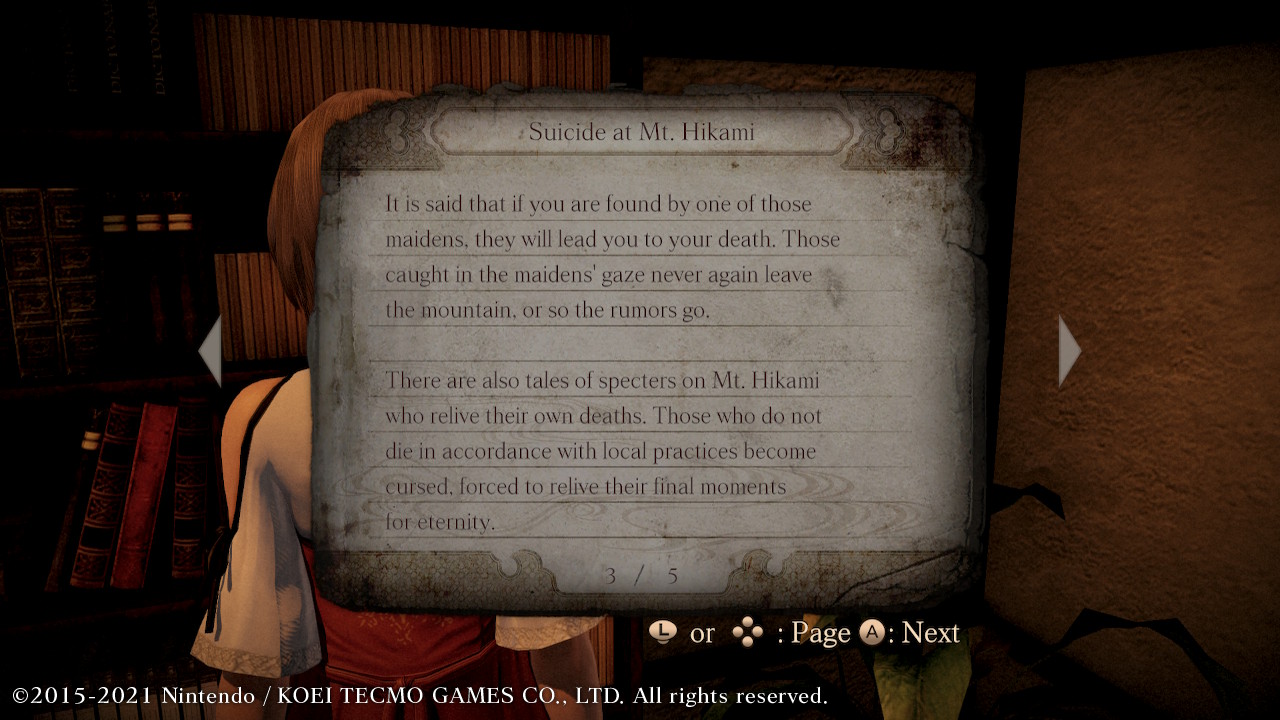This screenshot has height=720, width=1280.
Task: Collapse to previous page with left chevron
Action: [x=210, y=350]
